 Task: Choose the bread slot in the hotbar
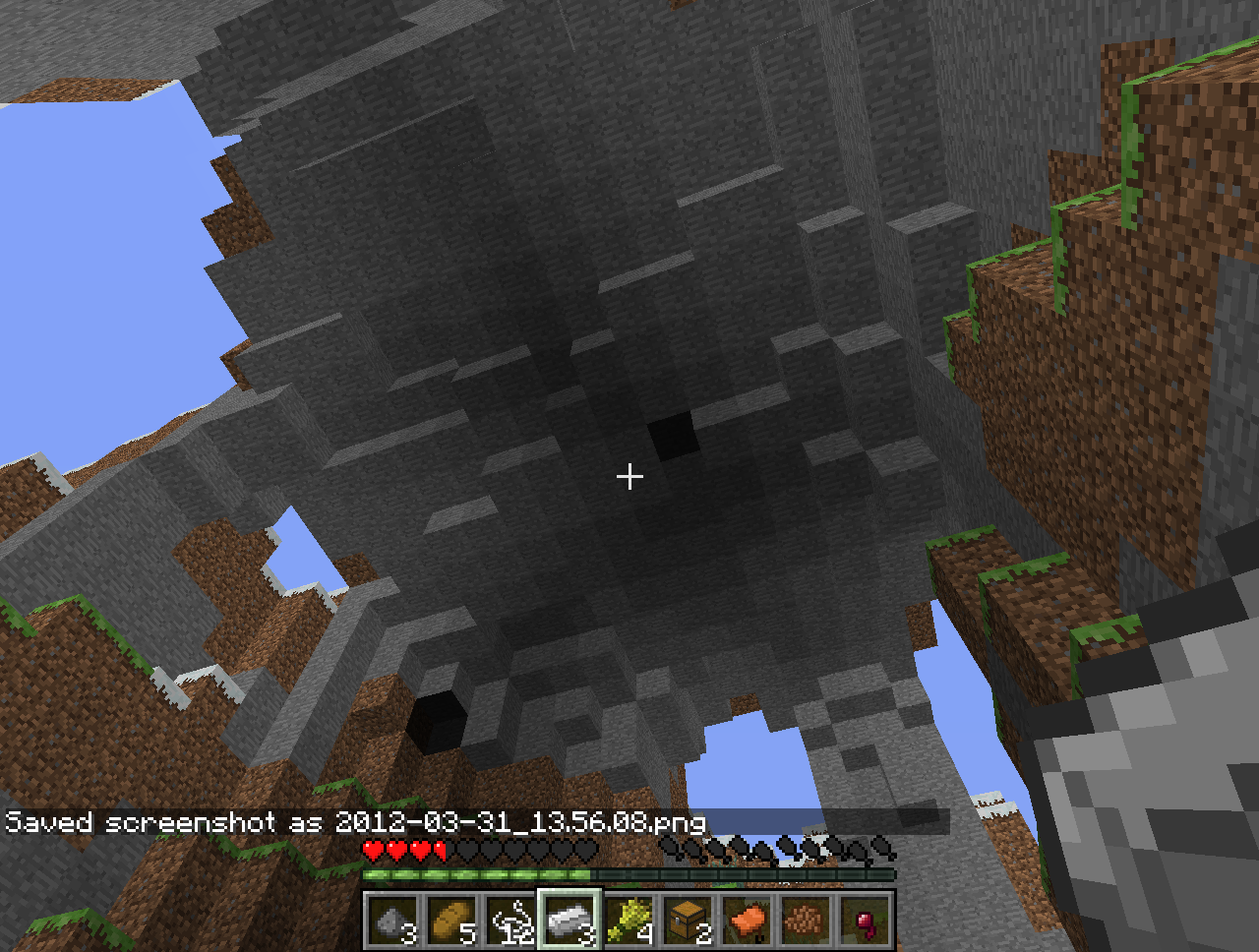pos(452,921)
